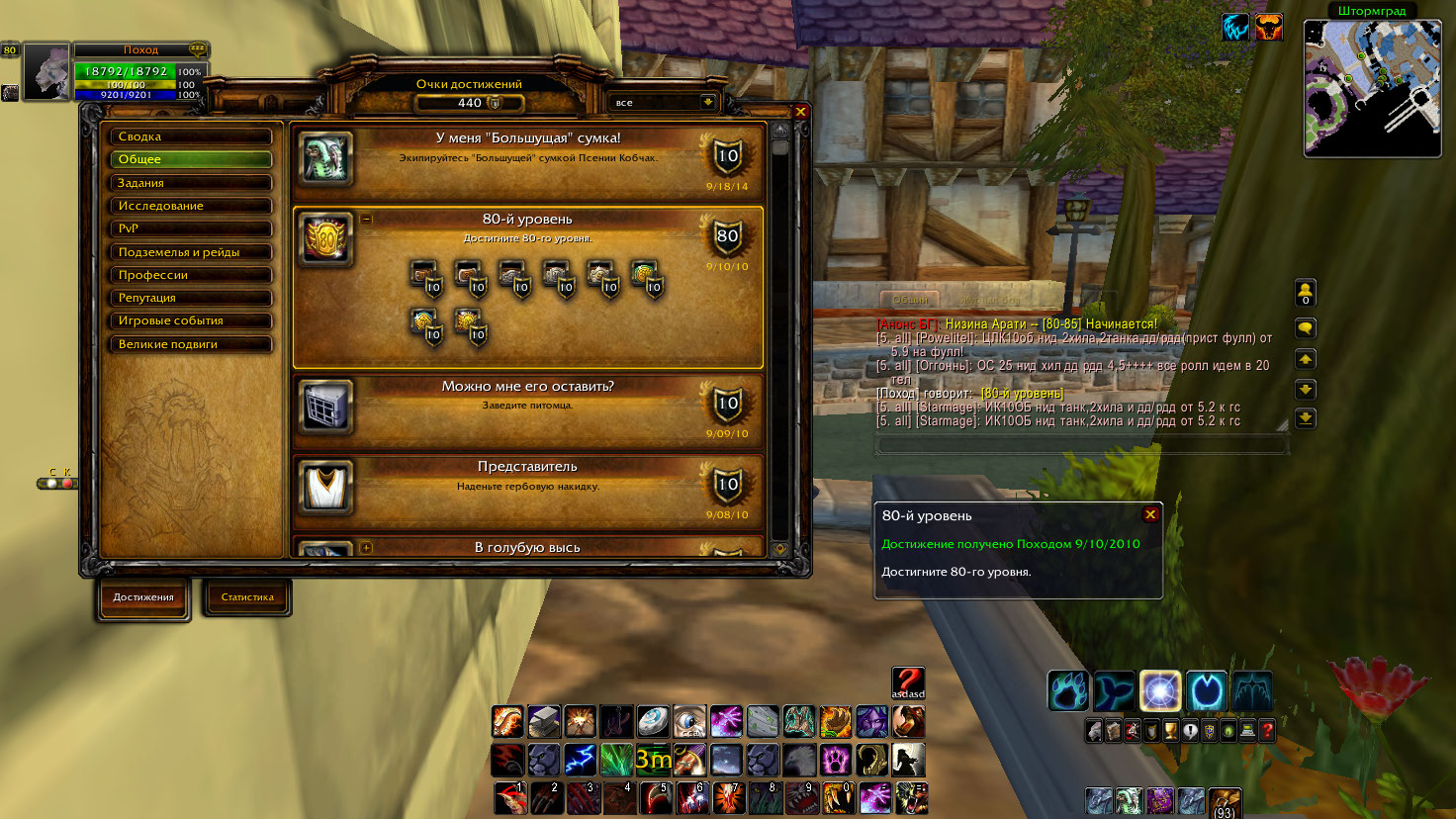Close the 80-й уровень tooltip popup
This screenshot has height=819, width=1456.
pos(1150,514)
